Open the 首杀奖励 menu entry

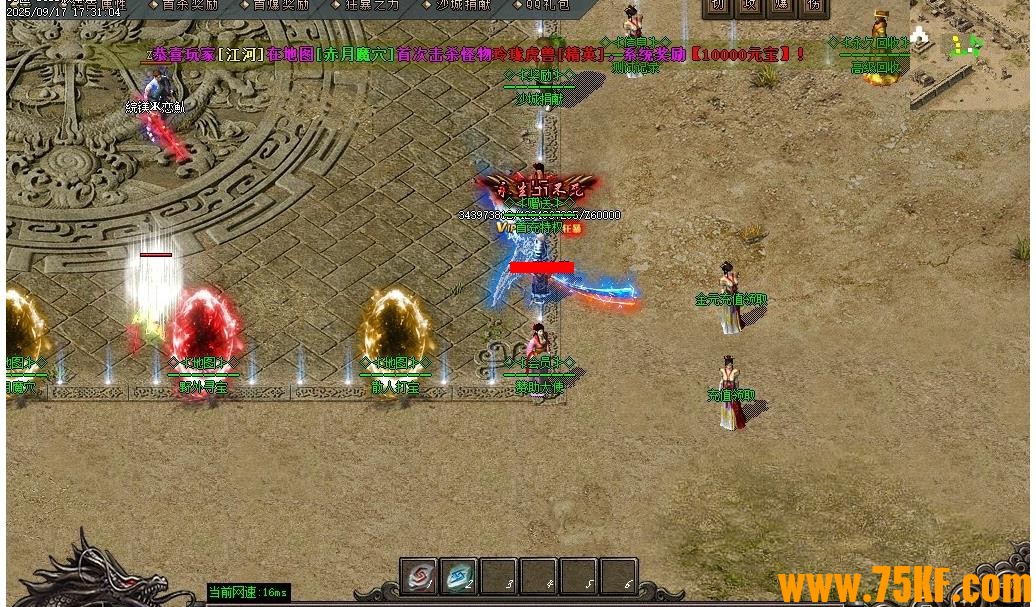[x=187, y=5]
